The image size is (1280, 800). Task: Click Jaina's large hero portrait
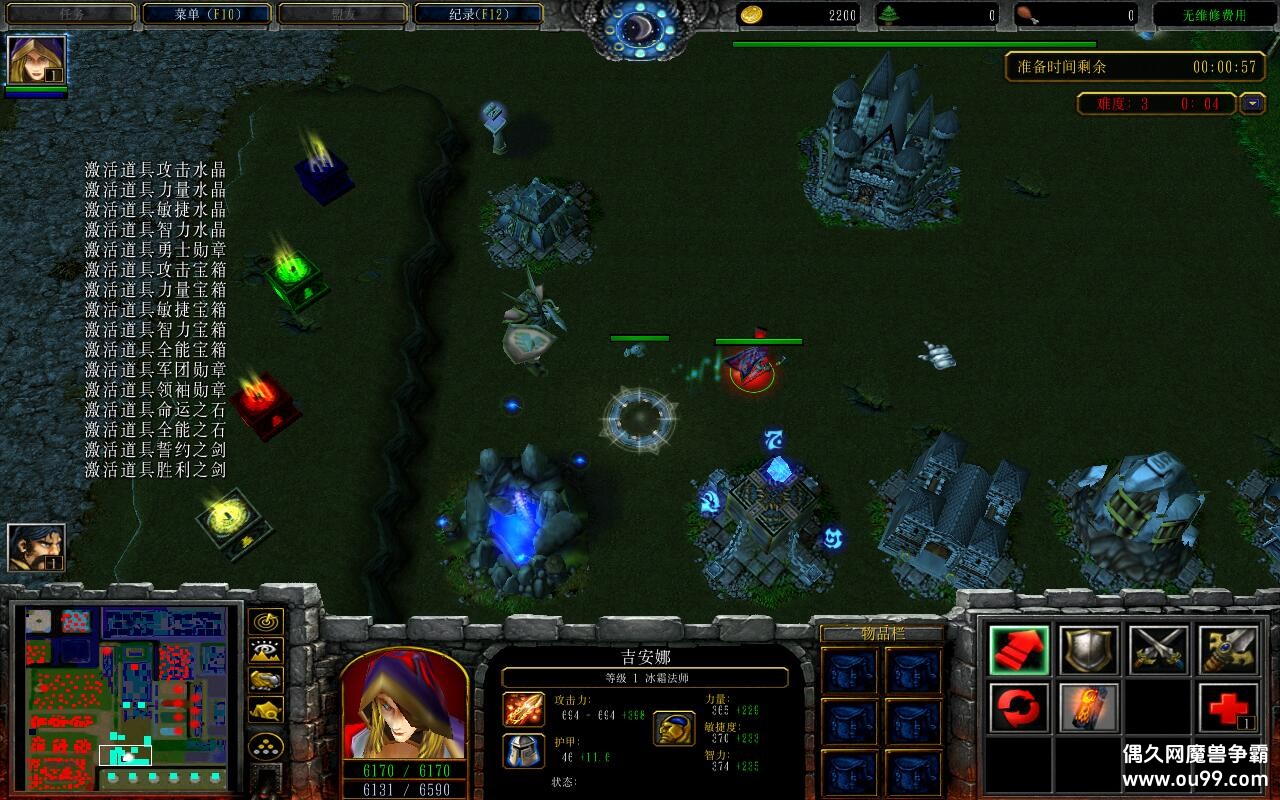405,704
